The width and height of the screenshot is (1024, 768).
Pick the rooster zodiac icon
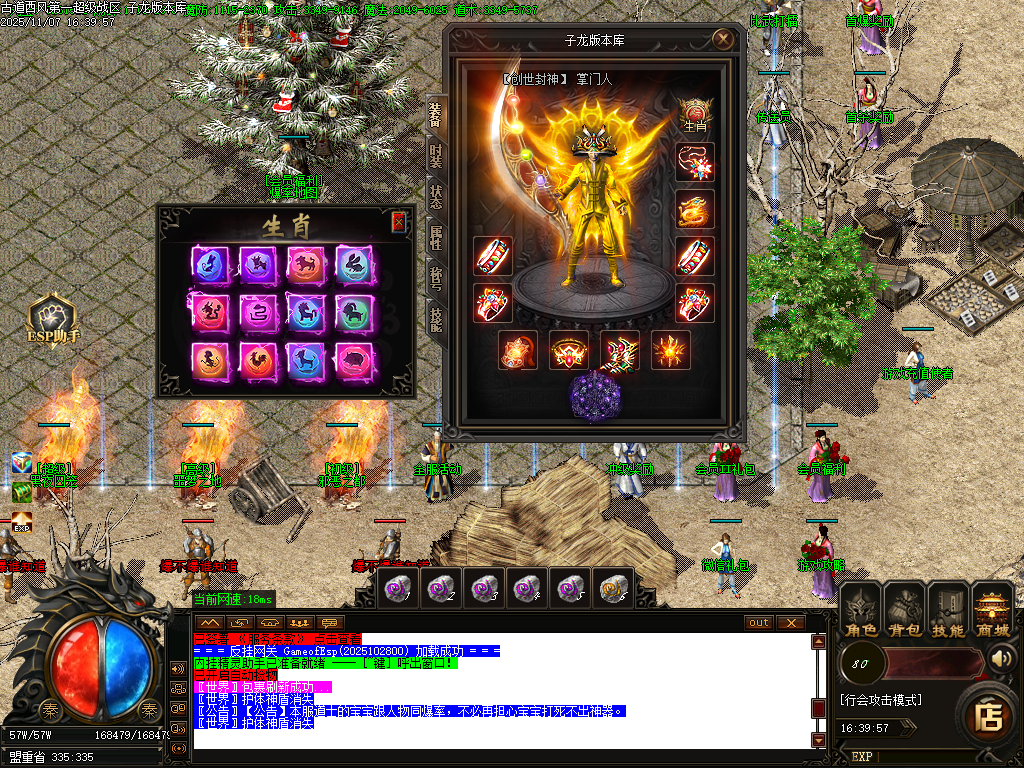[258, 361]
